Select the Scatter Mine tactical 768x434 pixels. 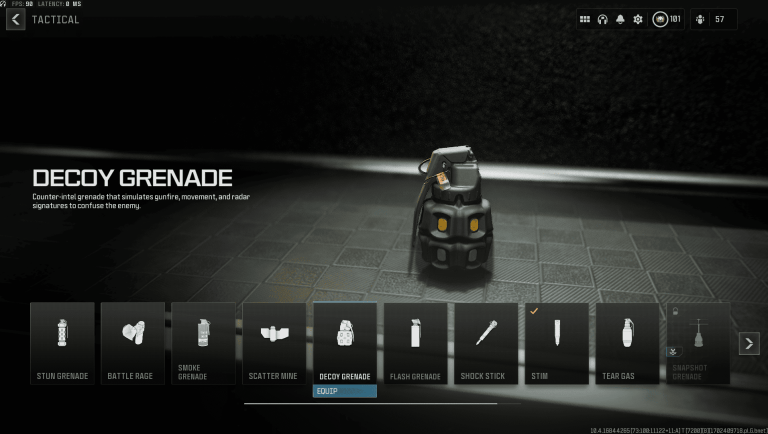click(x=274, y=343)
